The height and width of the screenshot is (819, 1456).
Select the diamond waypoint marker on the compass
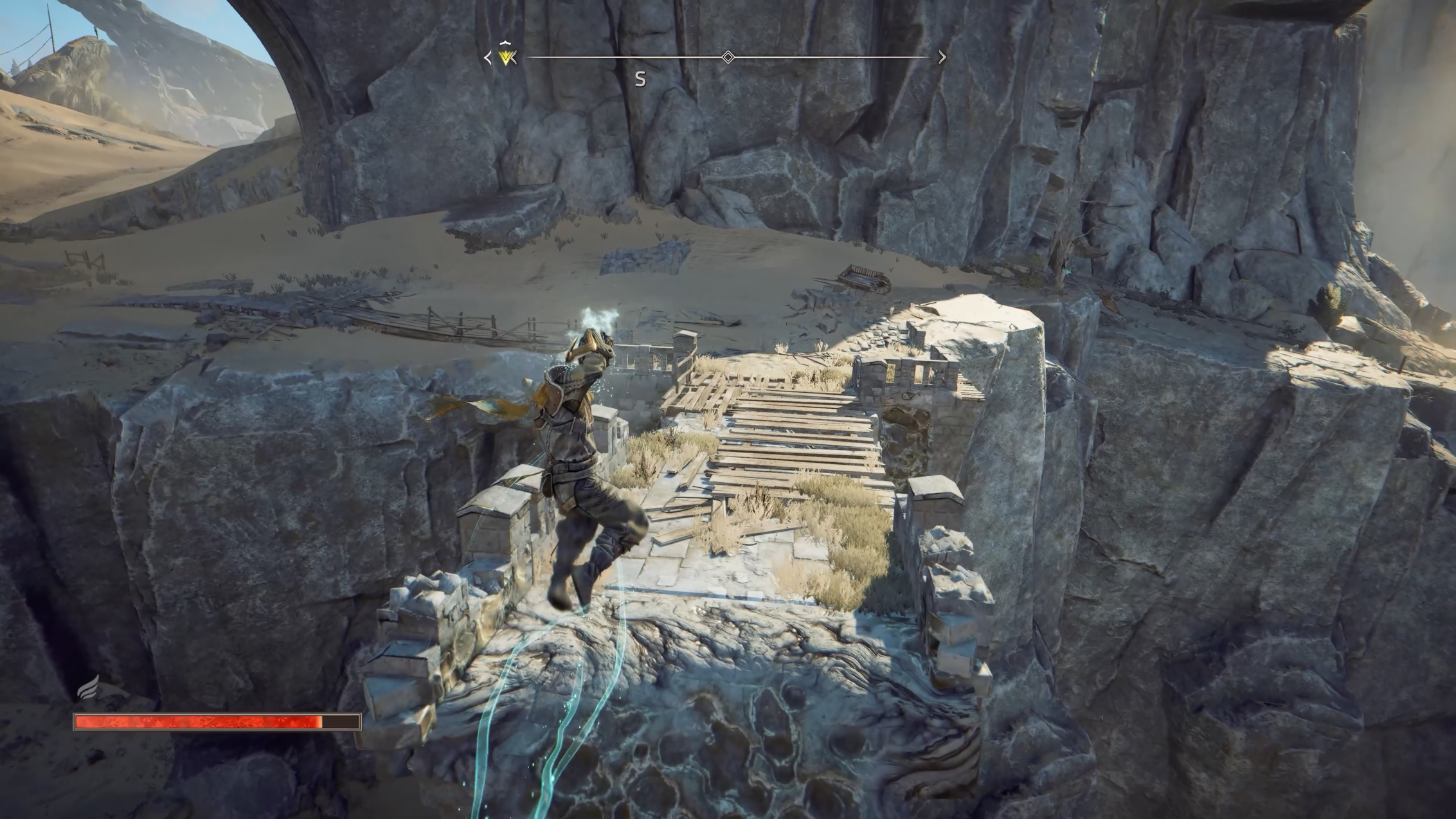728,57
